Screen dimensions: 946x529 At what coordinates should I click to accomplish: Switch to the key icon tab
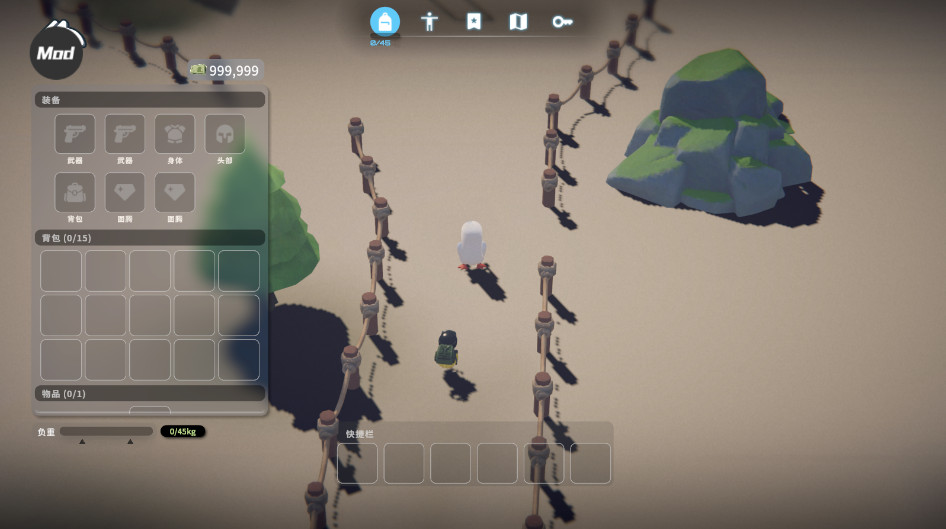click(x=562, y=21)
